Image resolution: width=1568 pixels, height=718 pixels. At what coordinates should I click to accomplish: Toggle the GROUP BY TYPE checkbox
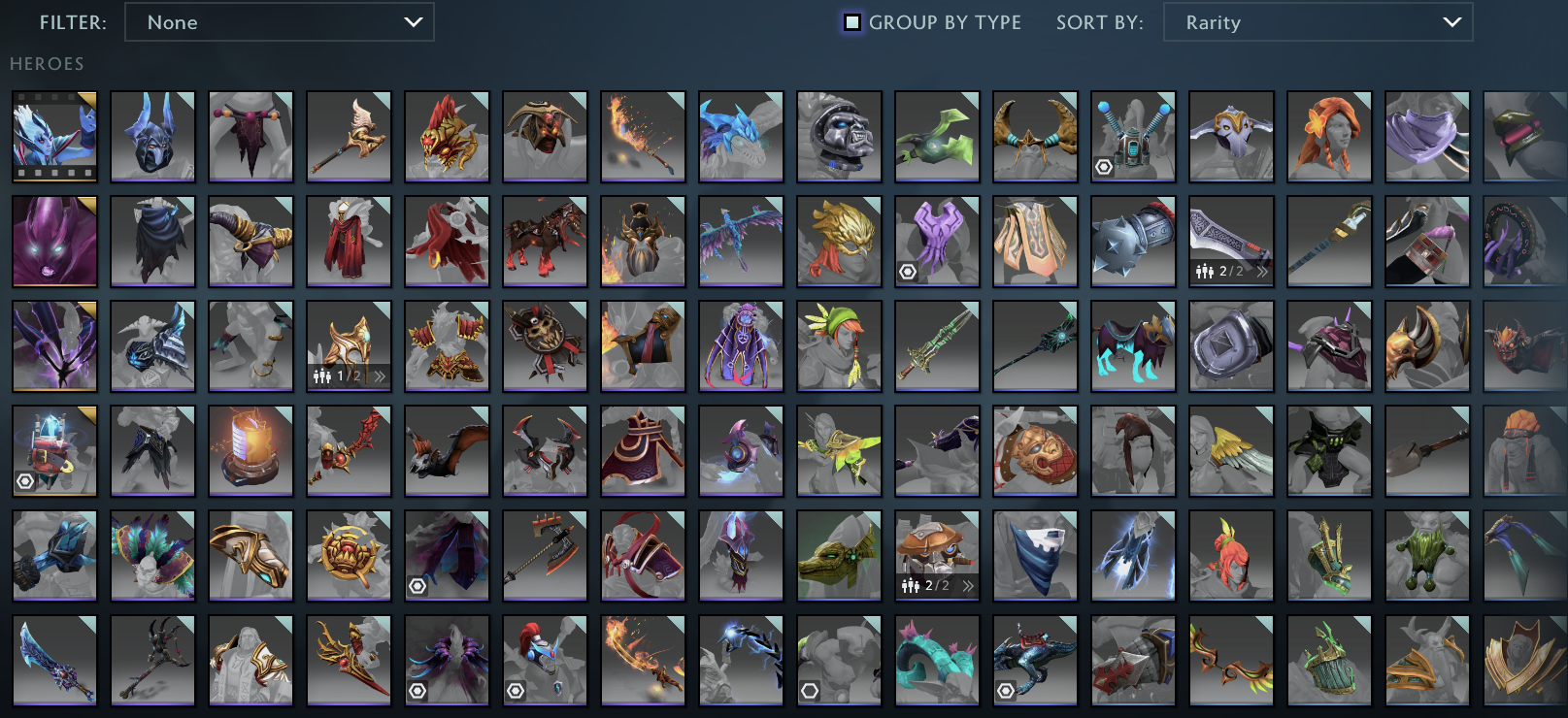[852, 22]
